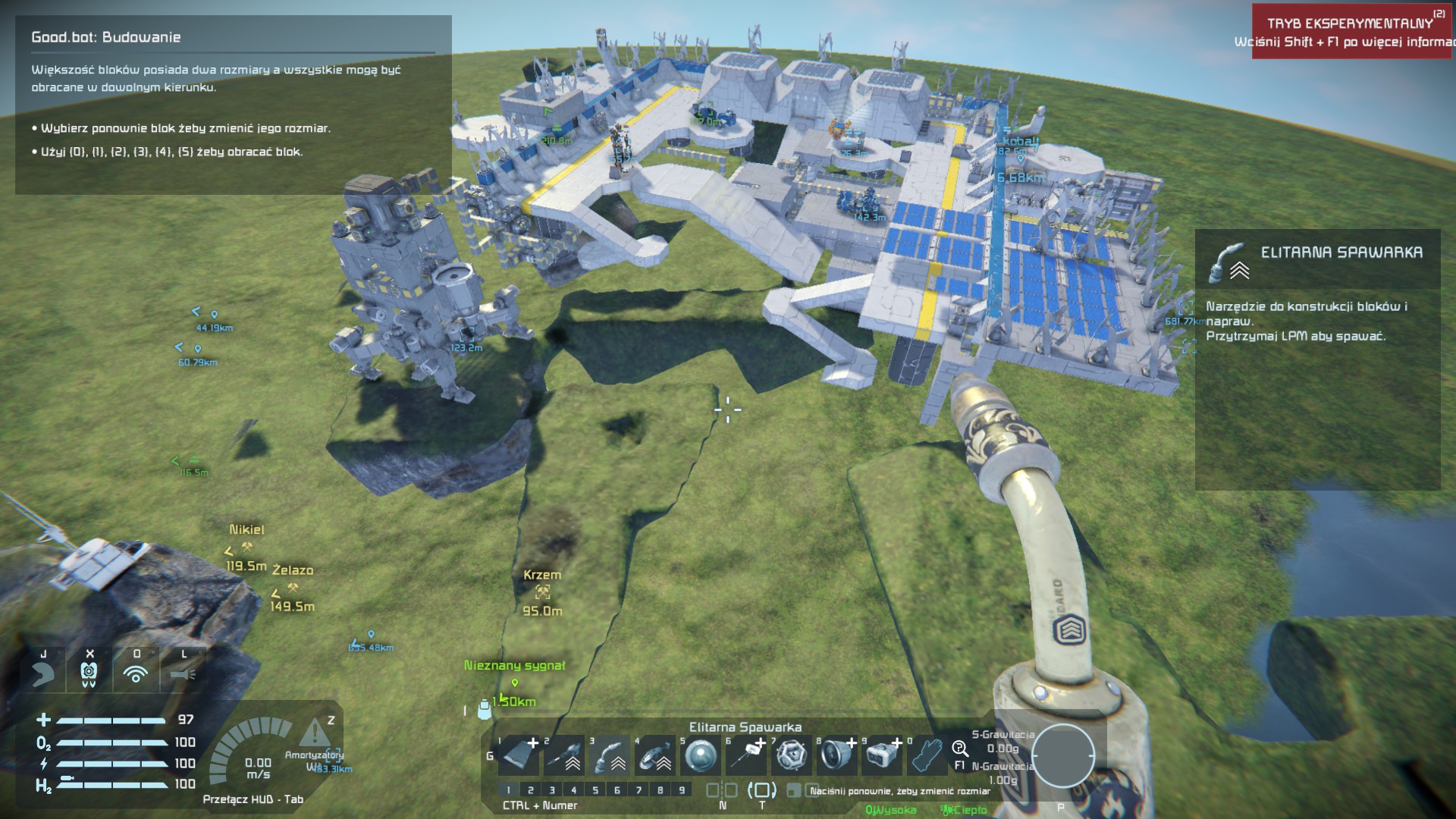Switch to toolbar page 5
The width and height of the screenshot is (1456, 819).
[595, 790]
